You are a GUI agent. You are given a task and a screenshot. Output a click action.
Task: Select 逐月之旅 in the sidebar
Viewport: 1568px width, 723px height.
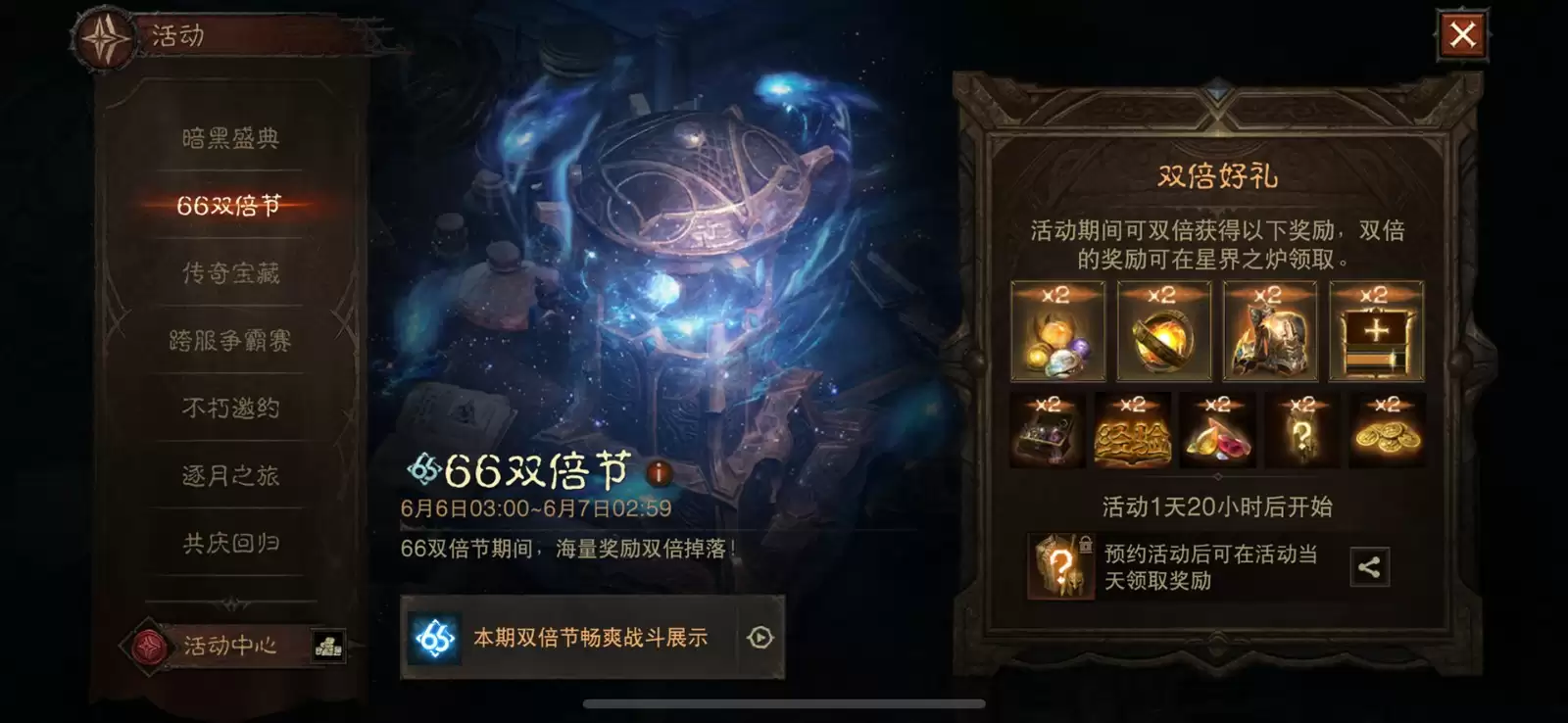point(230,475)
